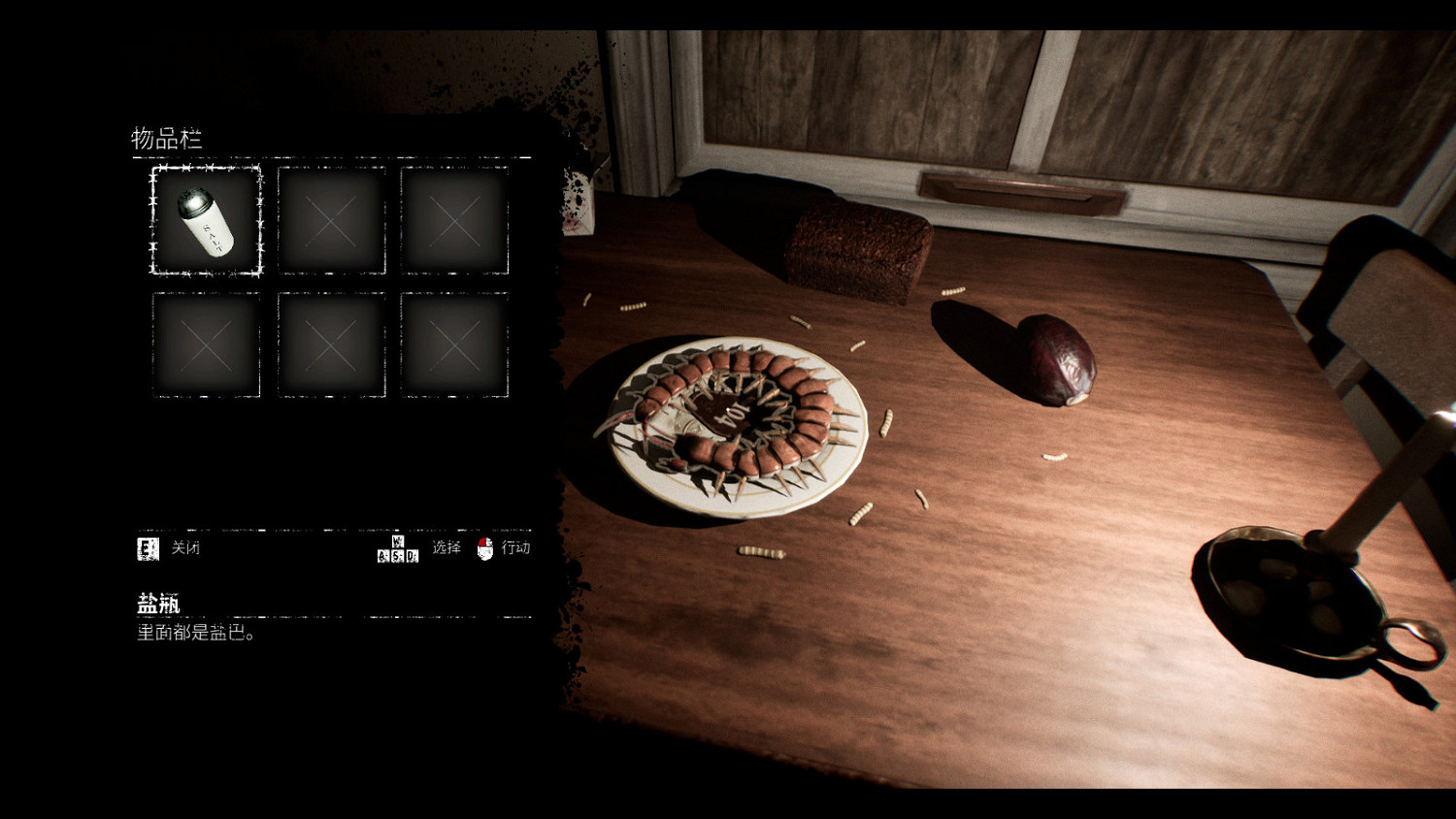Click the middle empty slot in bottom row
Image resolution: width=1456 pixels, height=819 pixels.
click(332, 344)
